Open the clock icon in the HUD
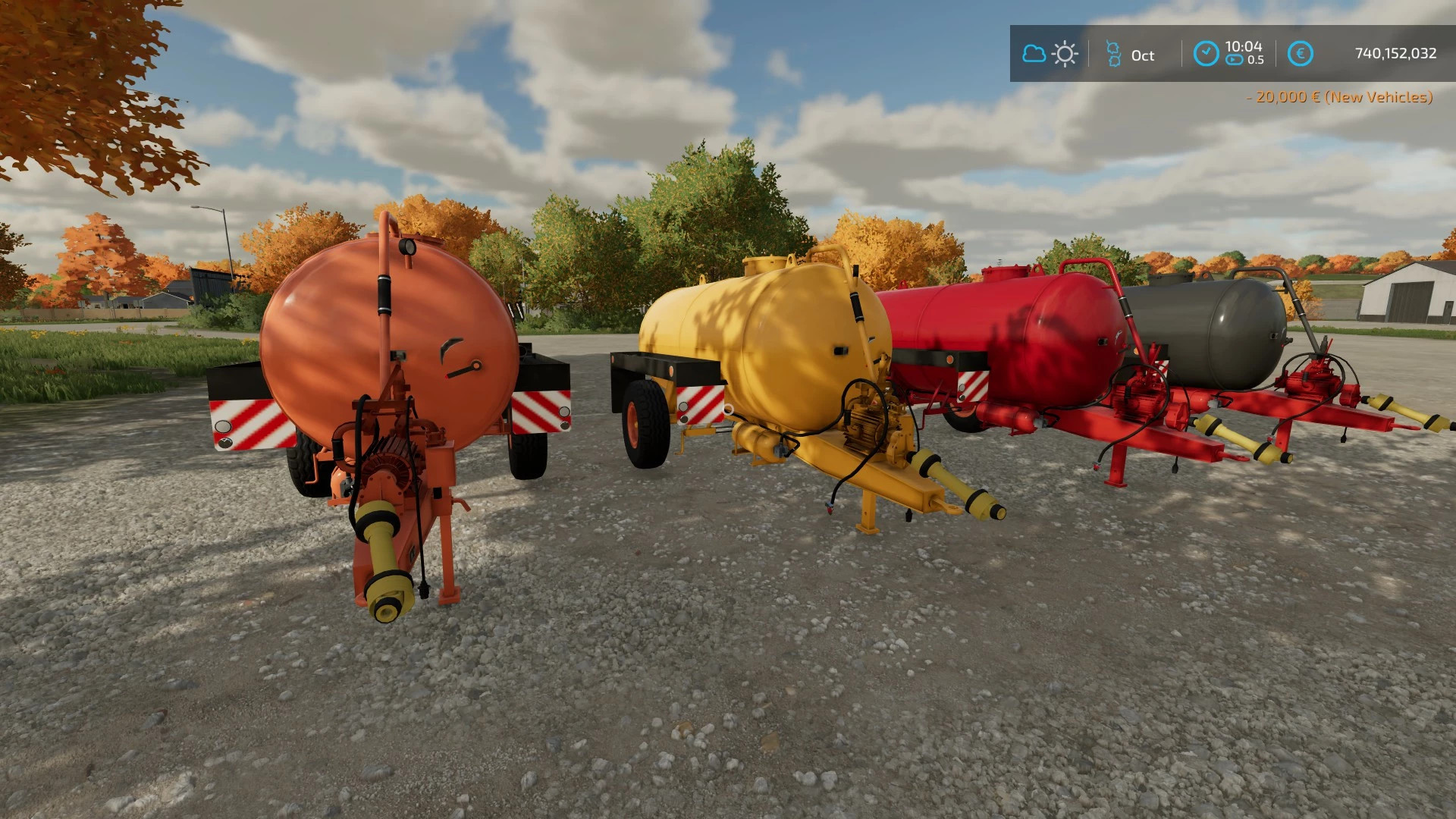1456x819 pixels. tap(1207, 54)
